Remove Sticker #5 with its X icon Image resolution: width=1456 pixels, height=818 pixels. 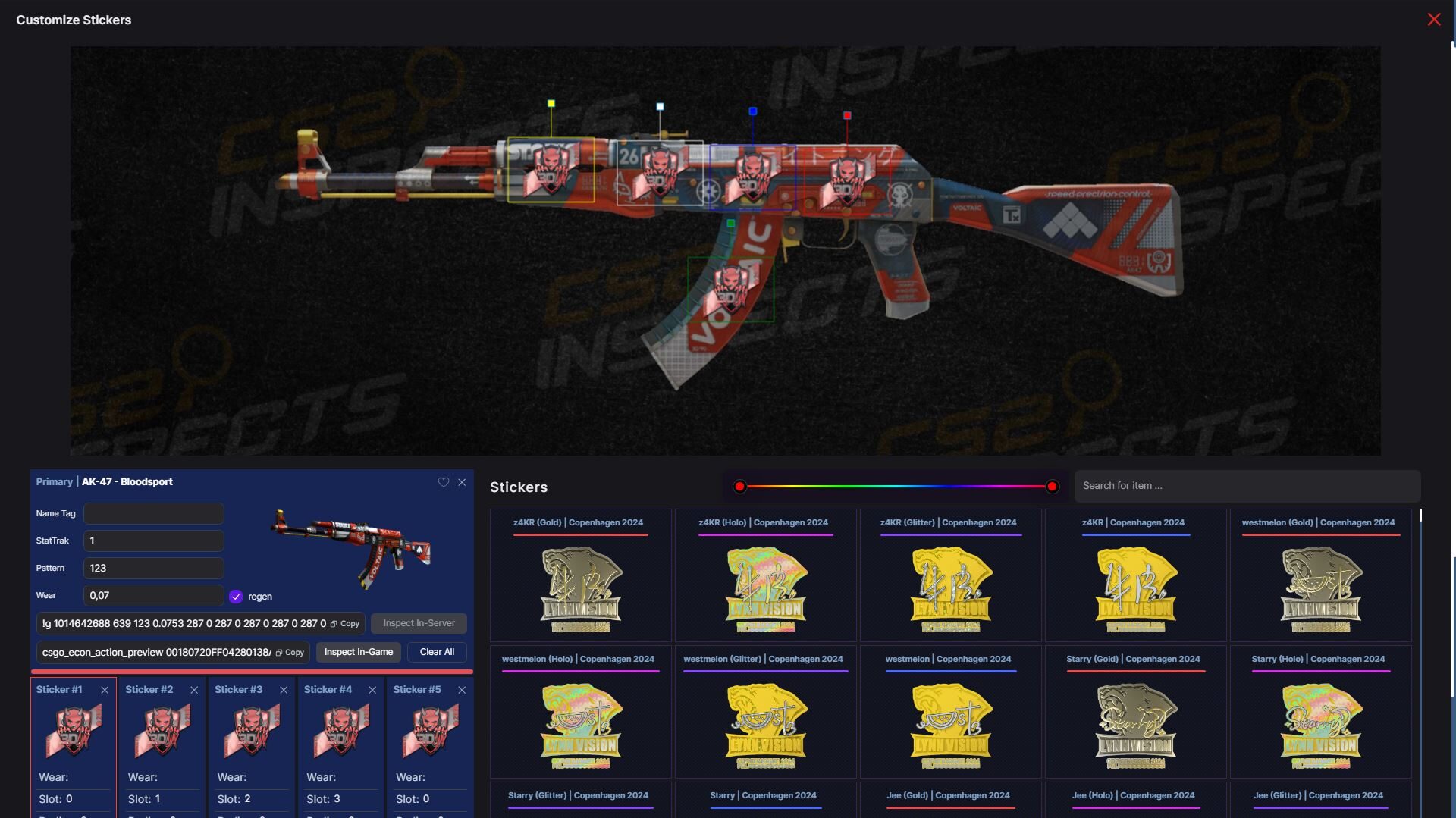[462, 690]
